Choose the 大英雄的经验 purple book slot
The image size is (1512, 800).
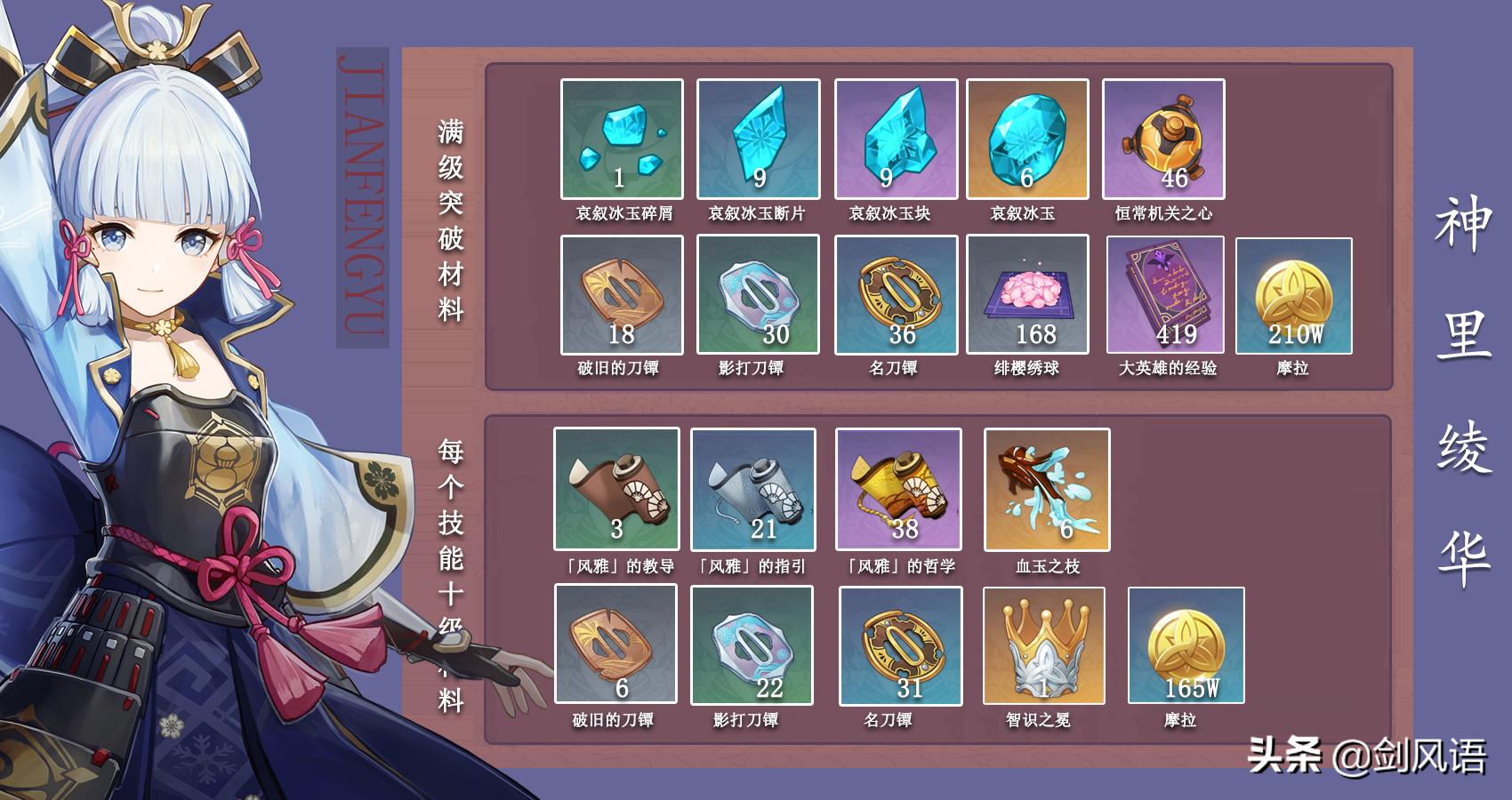click(x=1165, y=295)
